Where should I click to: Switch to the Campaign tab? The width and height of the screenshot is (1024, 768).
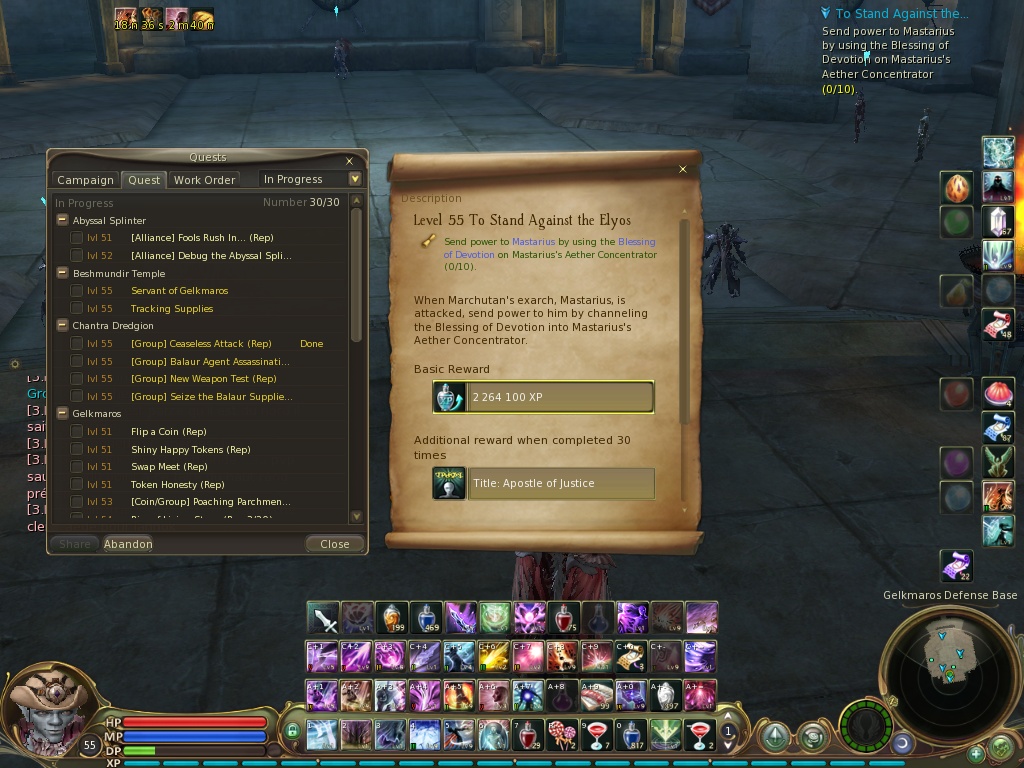click(x=85, y=180)
